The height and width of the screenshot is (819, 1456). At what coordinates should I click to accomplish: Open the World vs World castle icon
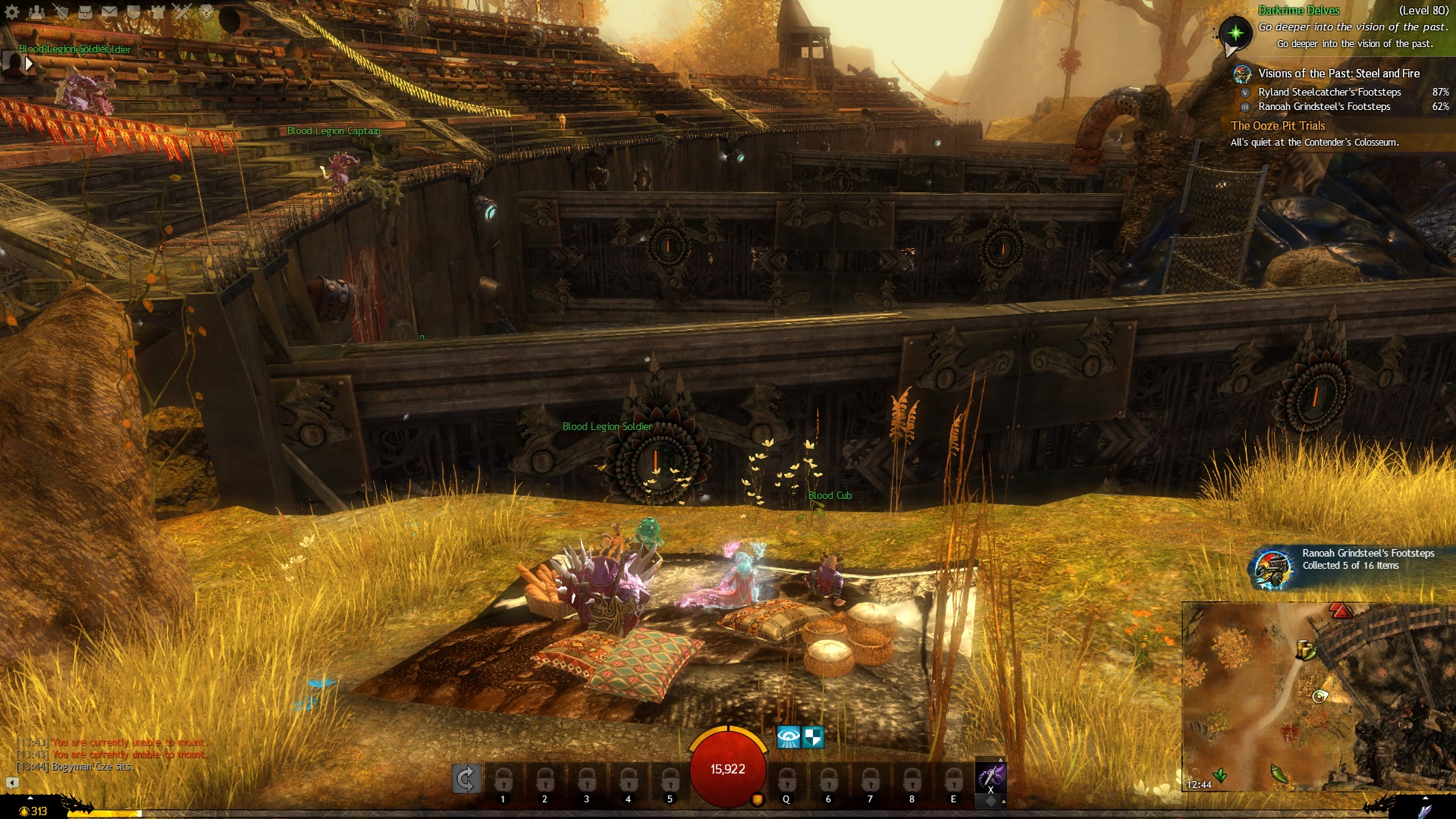coord(158,12)
